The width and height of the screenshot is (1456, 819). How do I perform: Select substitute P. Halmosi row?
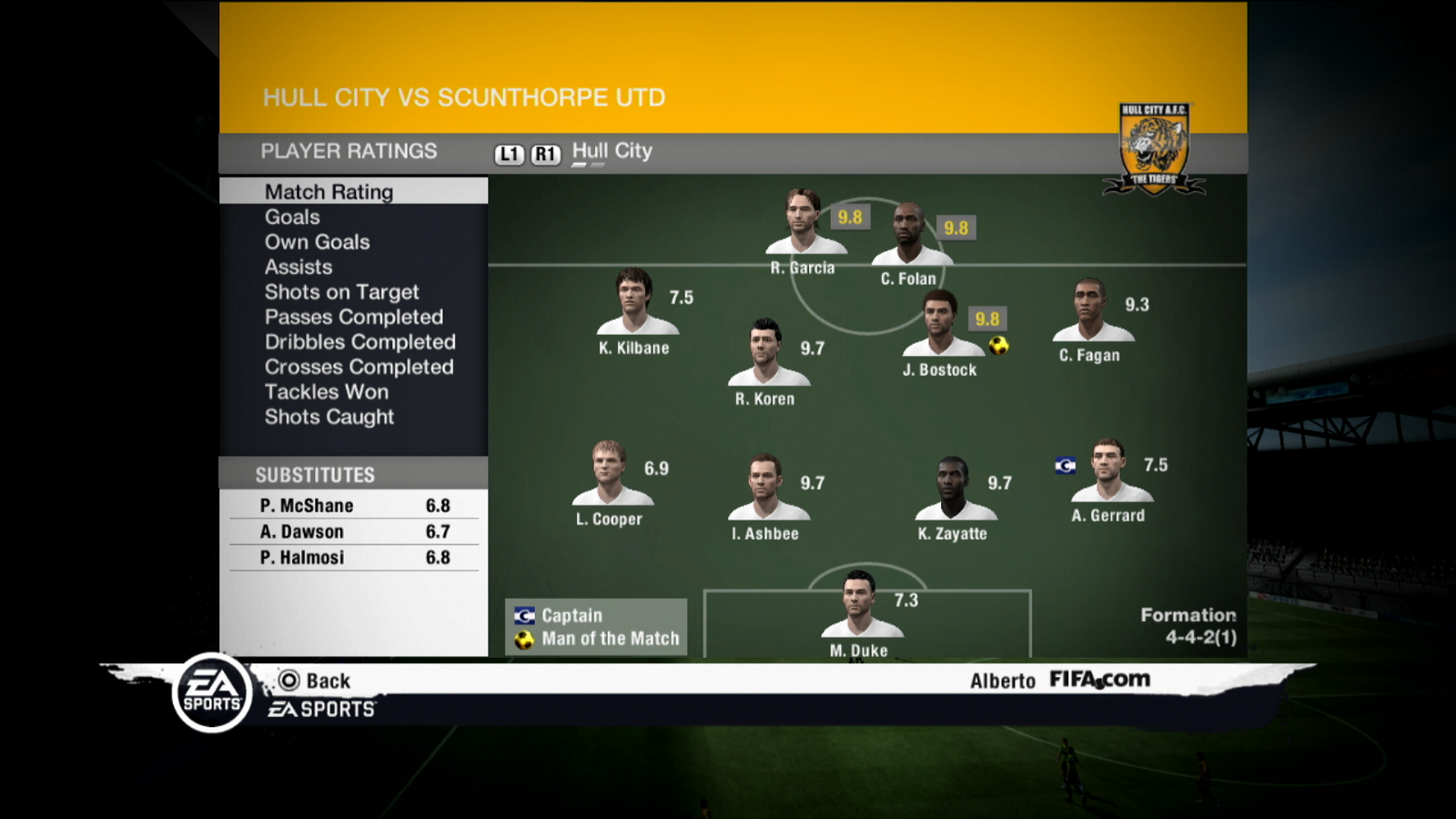click(x=354, y=558)
